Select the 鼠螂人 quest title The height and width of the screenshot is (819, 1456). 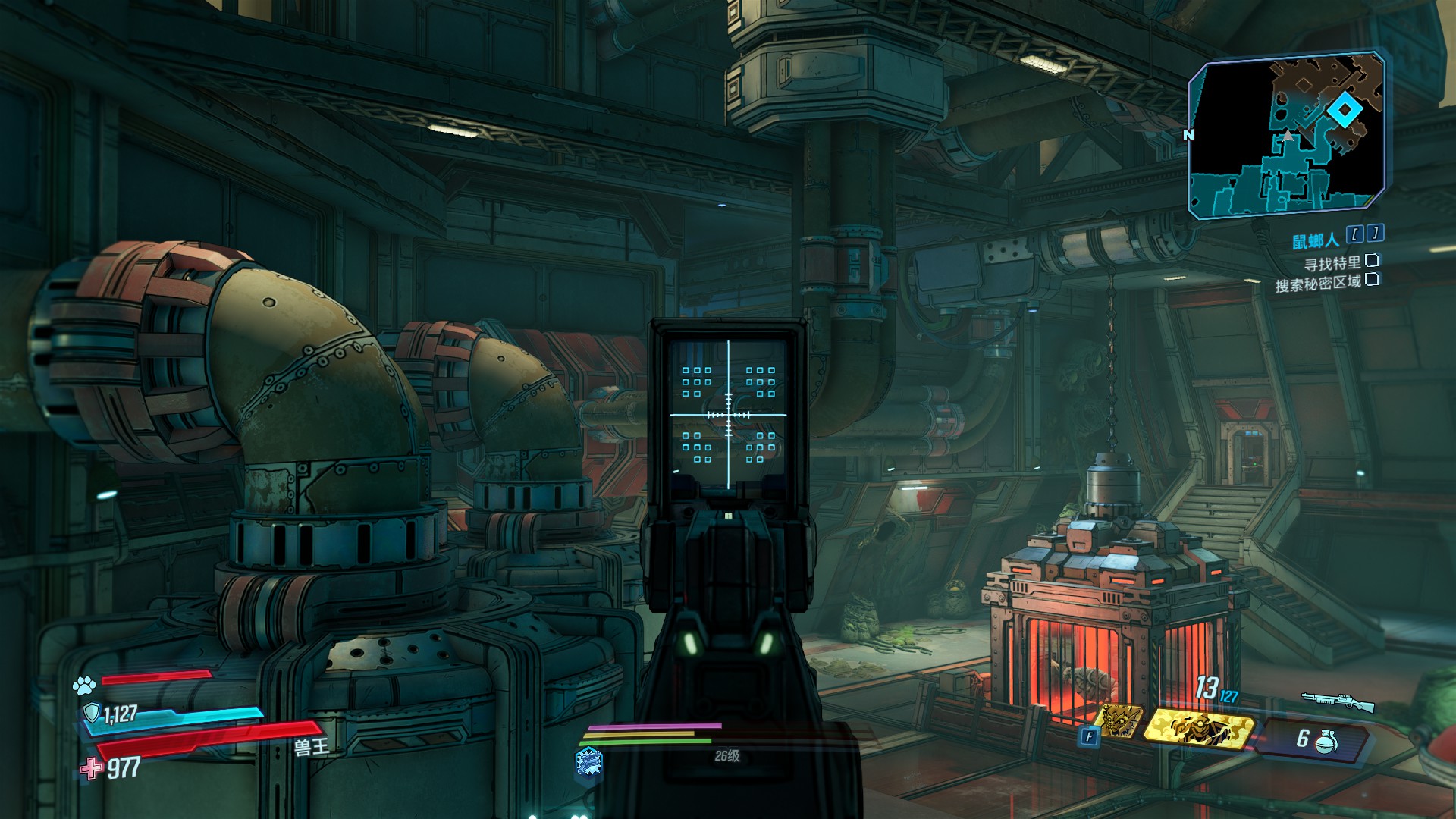tap(1315, 241)
